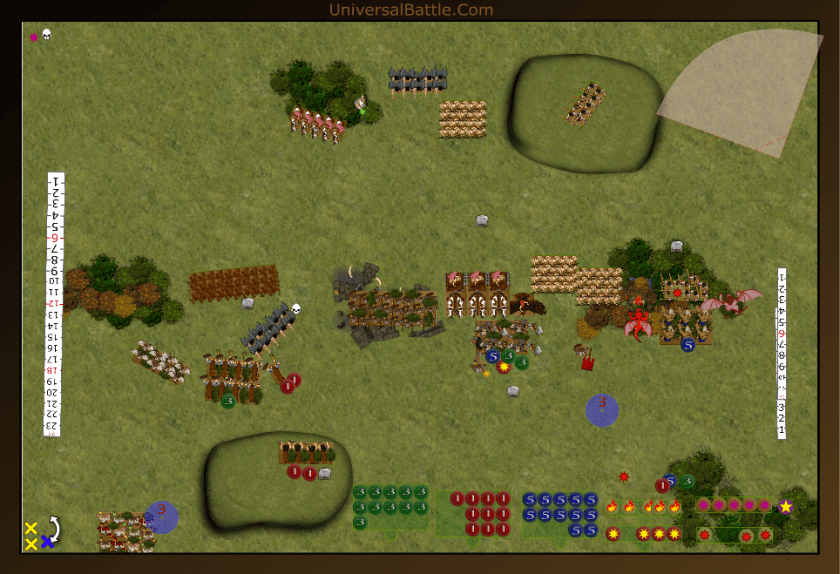Screen dimensions: 840x574
Task: Select the row of magenta burst tokens
Action: click(734, 506)
